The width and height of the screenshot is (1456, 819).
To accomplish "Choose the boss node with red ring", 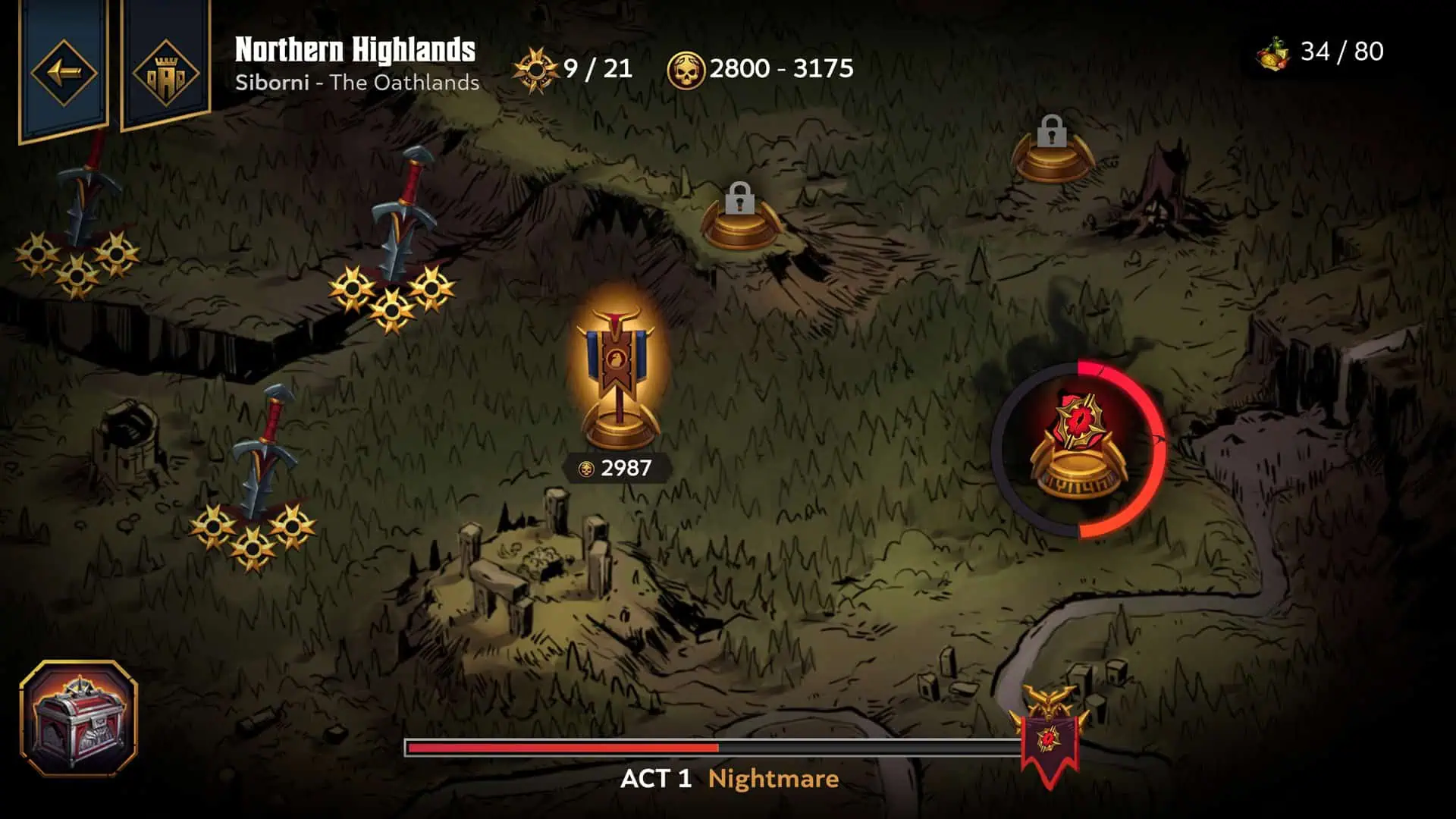I will tap(1079, 449).
